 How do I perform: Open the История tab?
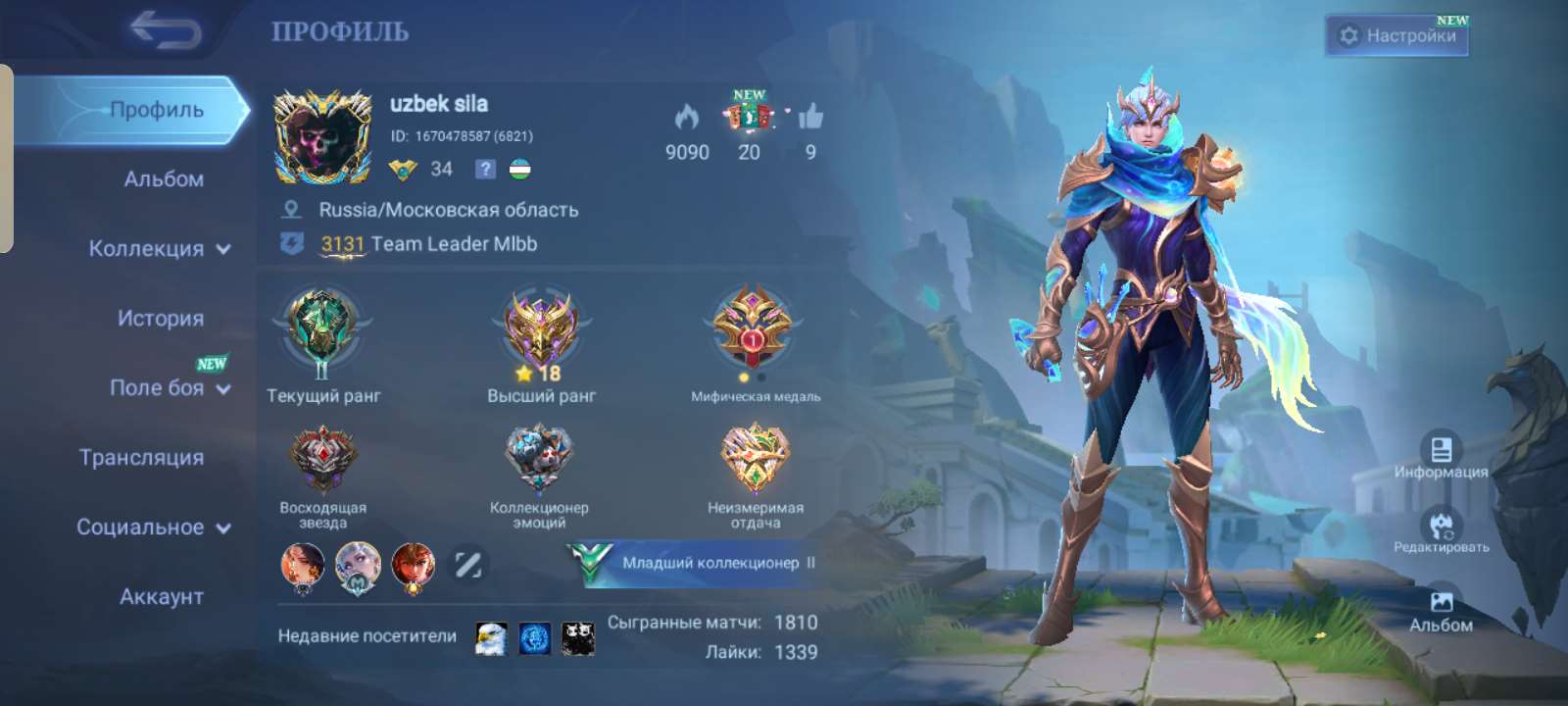point(160,318)
